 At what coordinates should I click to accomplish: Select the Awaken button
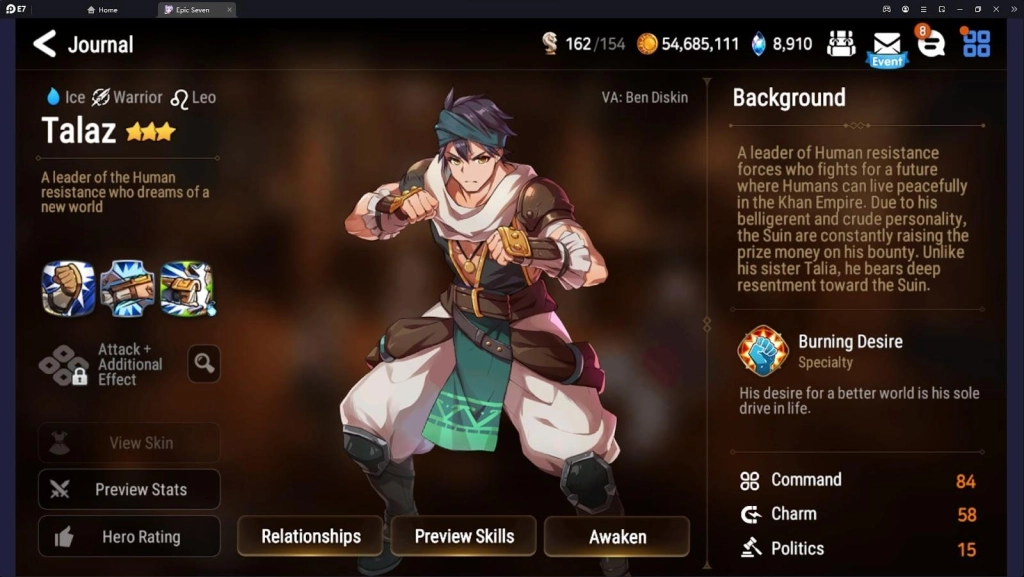click(x=617, y=537)
